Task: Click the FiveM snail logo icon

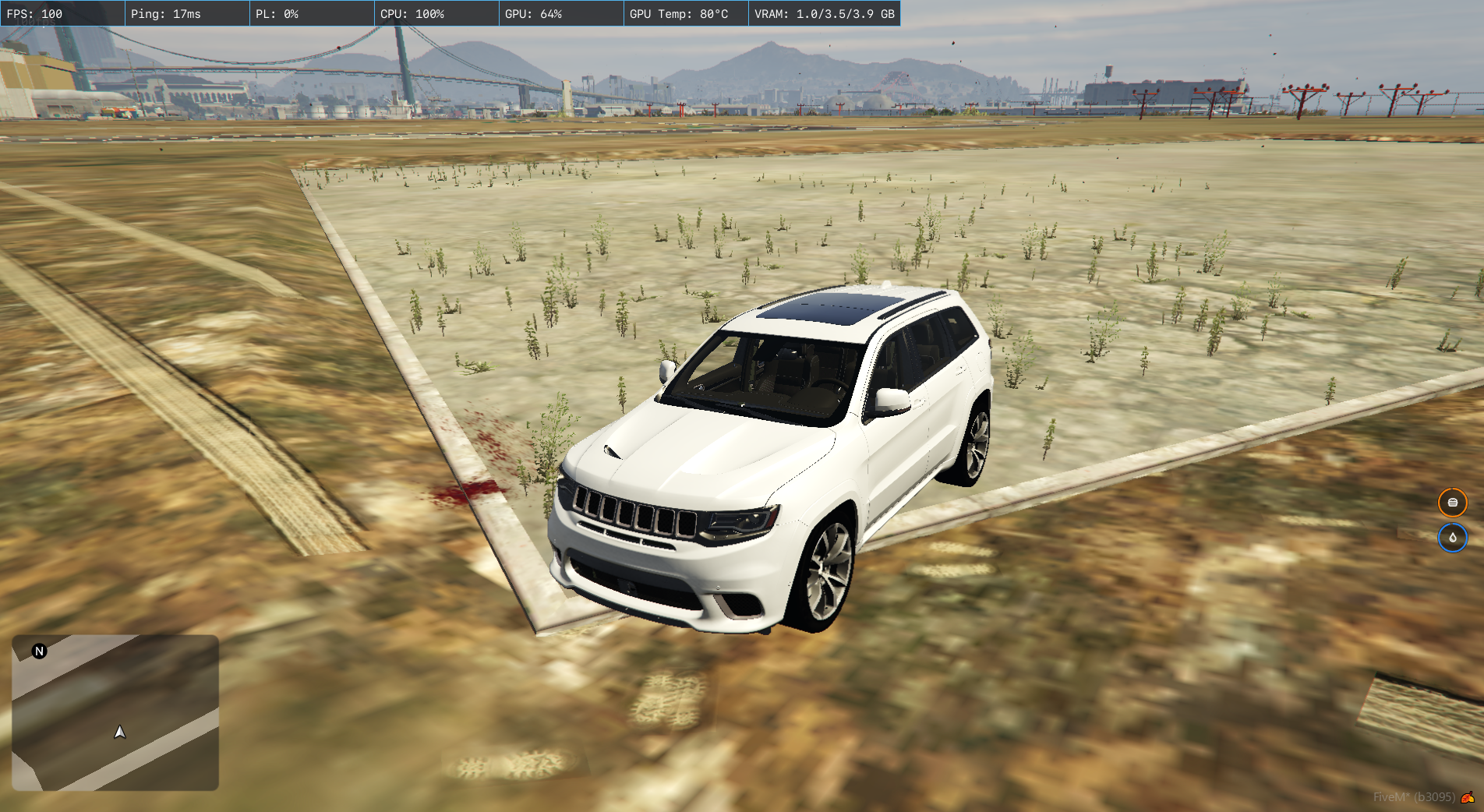Action: coord(1468,797)
